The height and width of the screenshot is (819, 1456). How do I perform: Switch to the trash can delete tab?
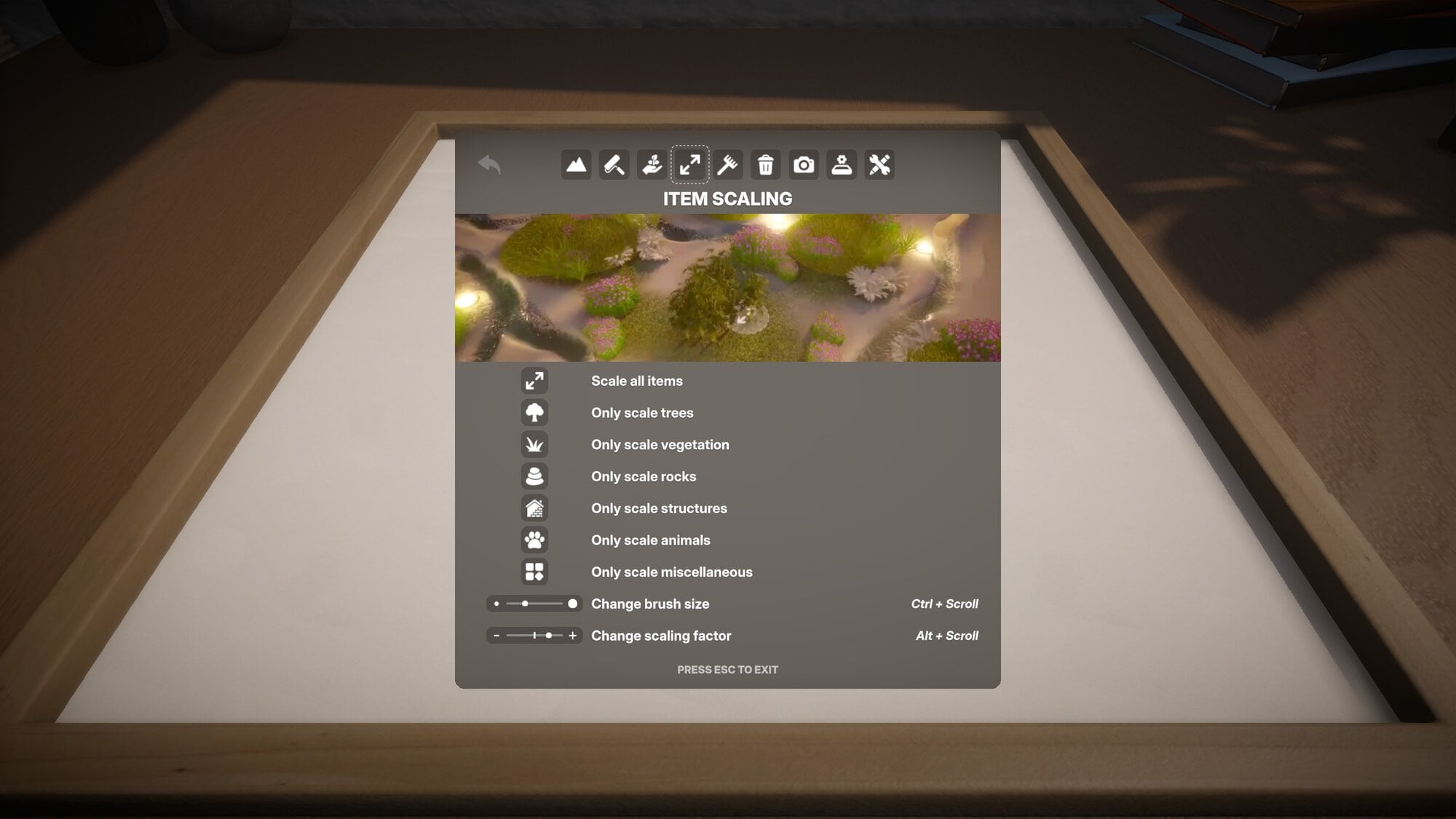point(765,165)
